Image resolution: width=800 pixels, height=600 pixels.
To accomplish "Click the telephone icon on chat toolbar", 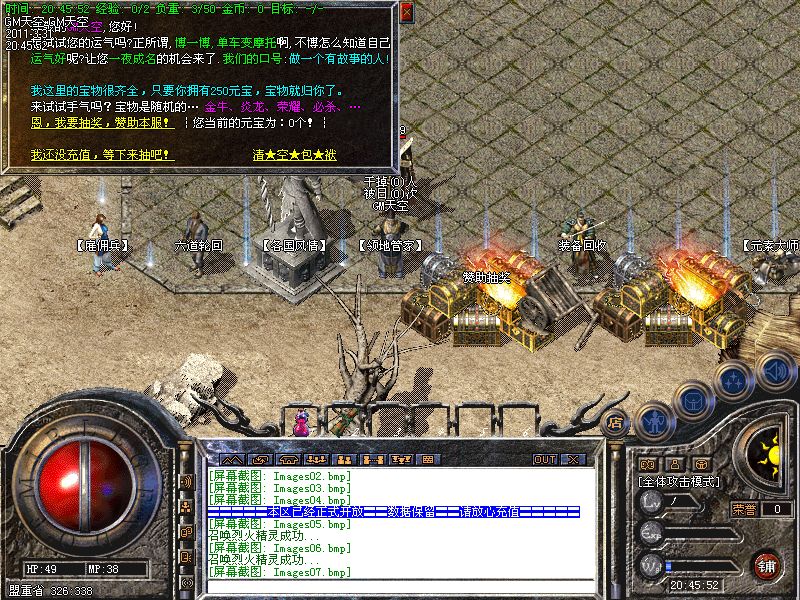I will coord(290,459).
